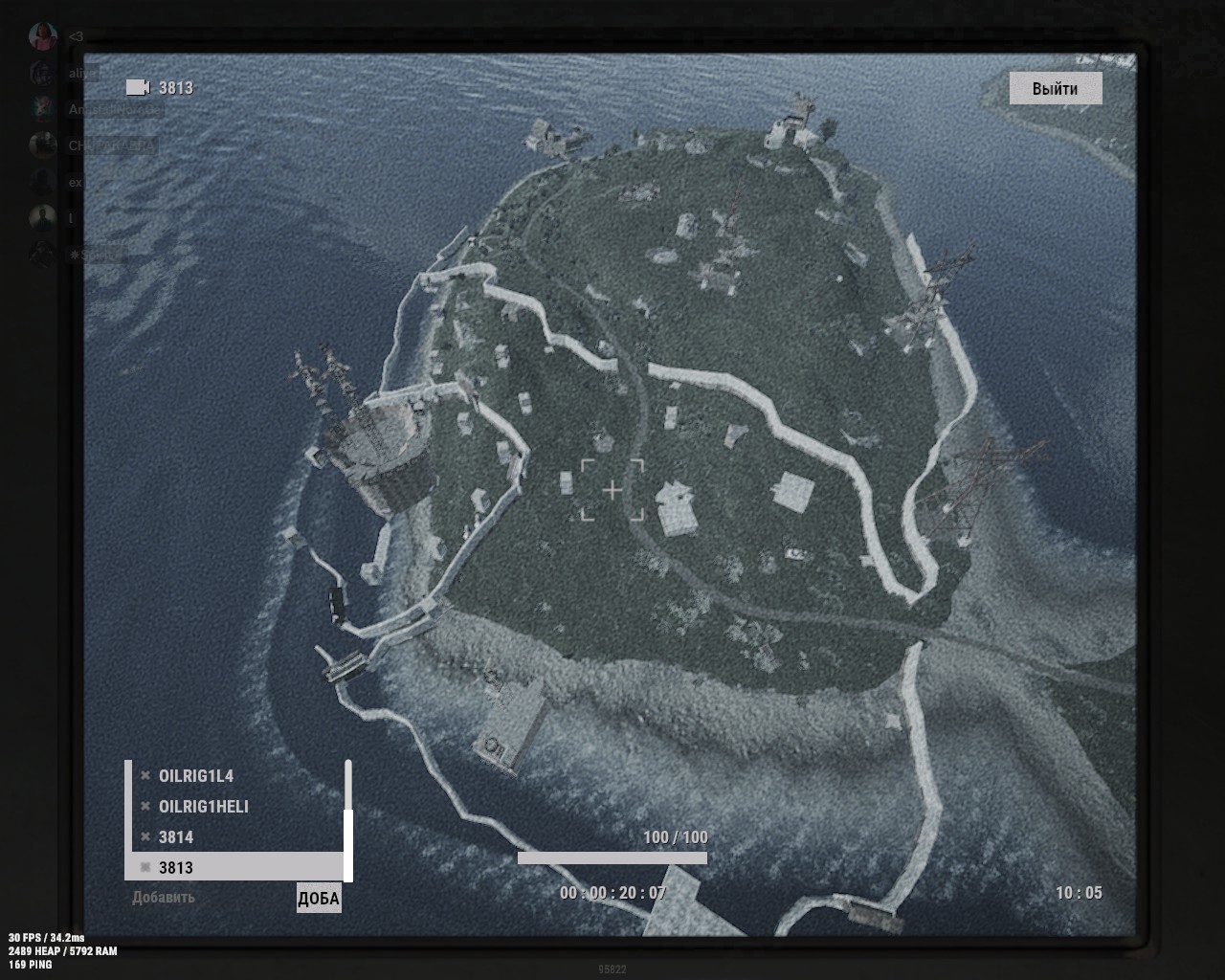The image size is (1225, 980).
Task: Exit the camera view with Выйти
Action: click(1055, 89)
